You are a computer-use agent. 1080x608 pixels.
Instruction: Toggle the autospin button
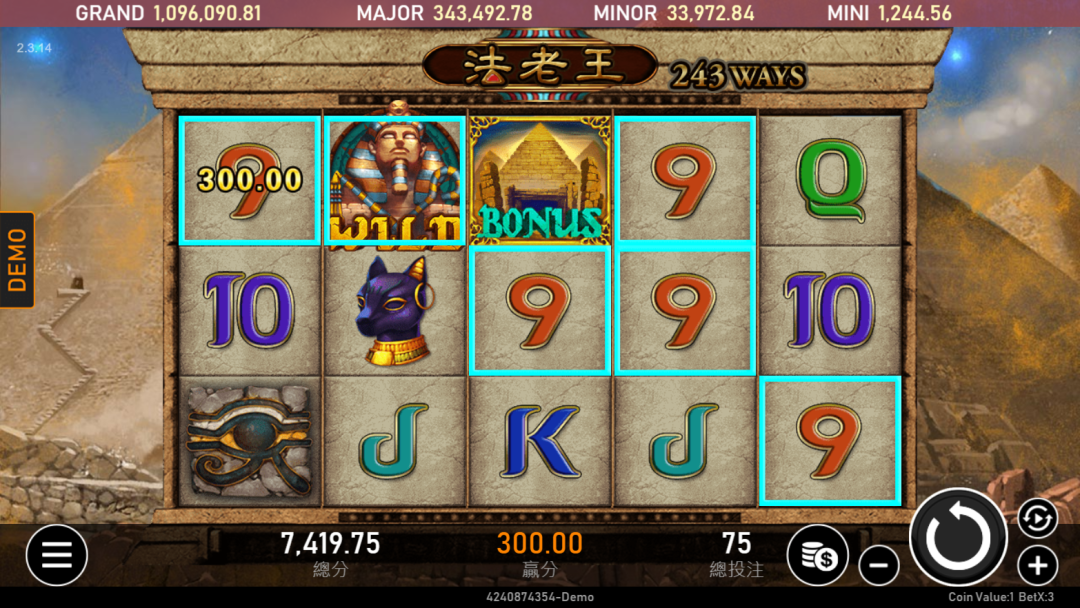pos(1037,518)
